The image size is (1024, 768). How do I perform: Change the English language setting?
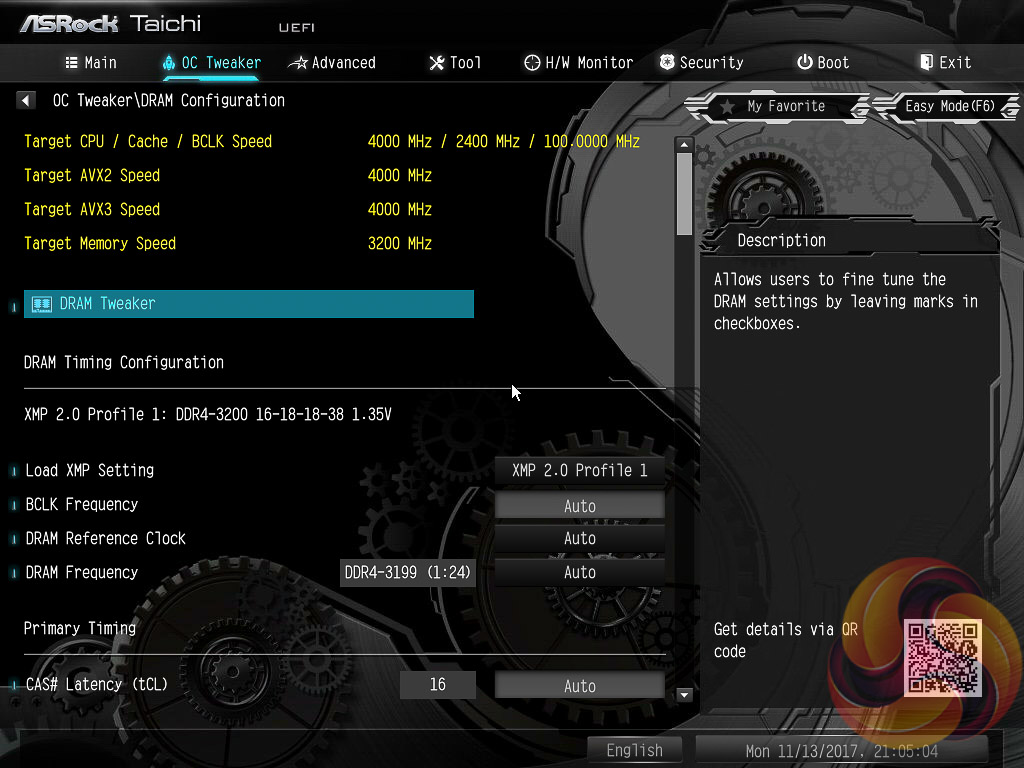tap(634, 750)
